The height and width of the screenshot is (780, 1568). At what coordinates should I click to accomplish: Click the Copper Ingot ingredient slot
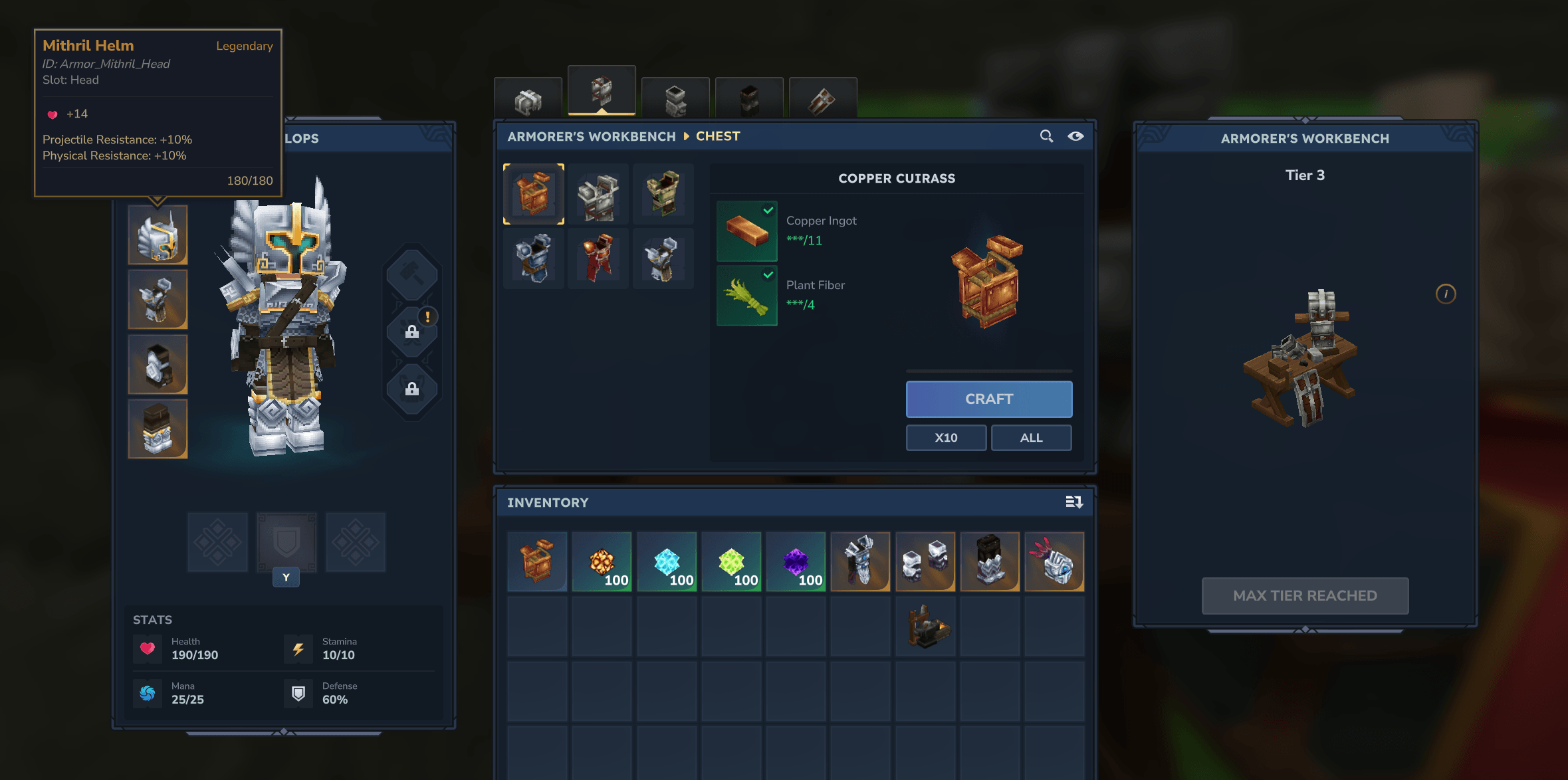click(747, 231)
